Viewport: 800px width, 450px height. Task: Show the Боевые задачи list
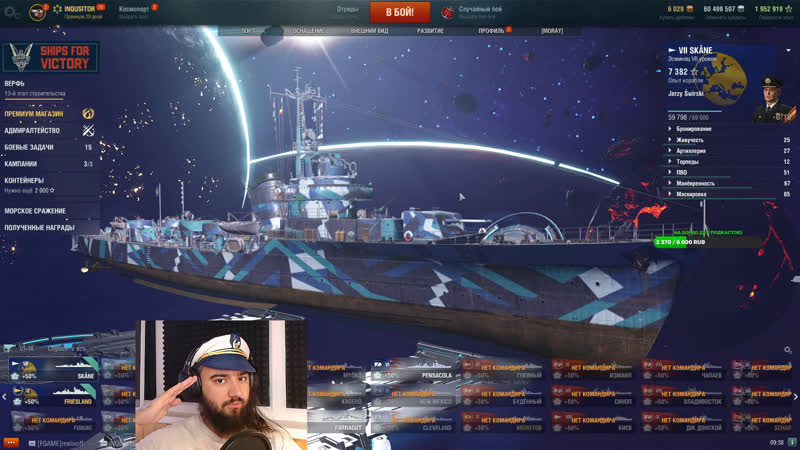click(30, 147)
